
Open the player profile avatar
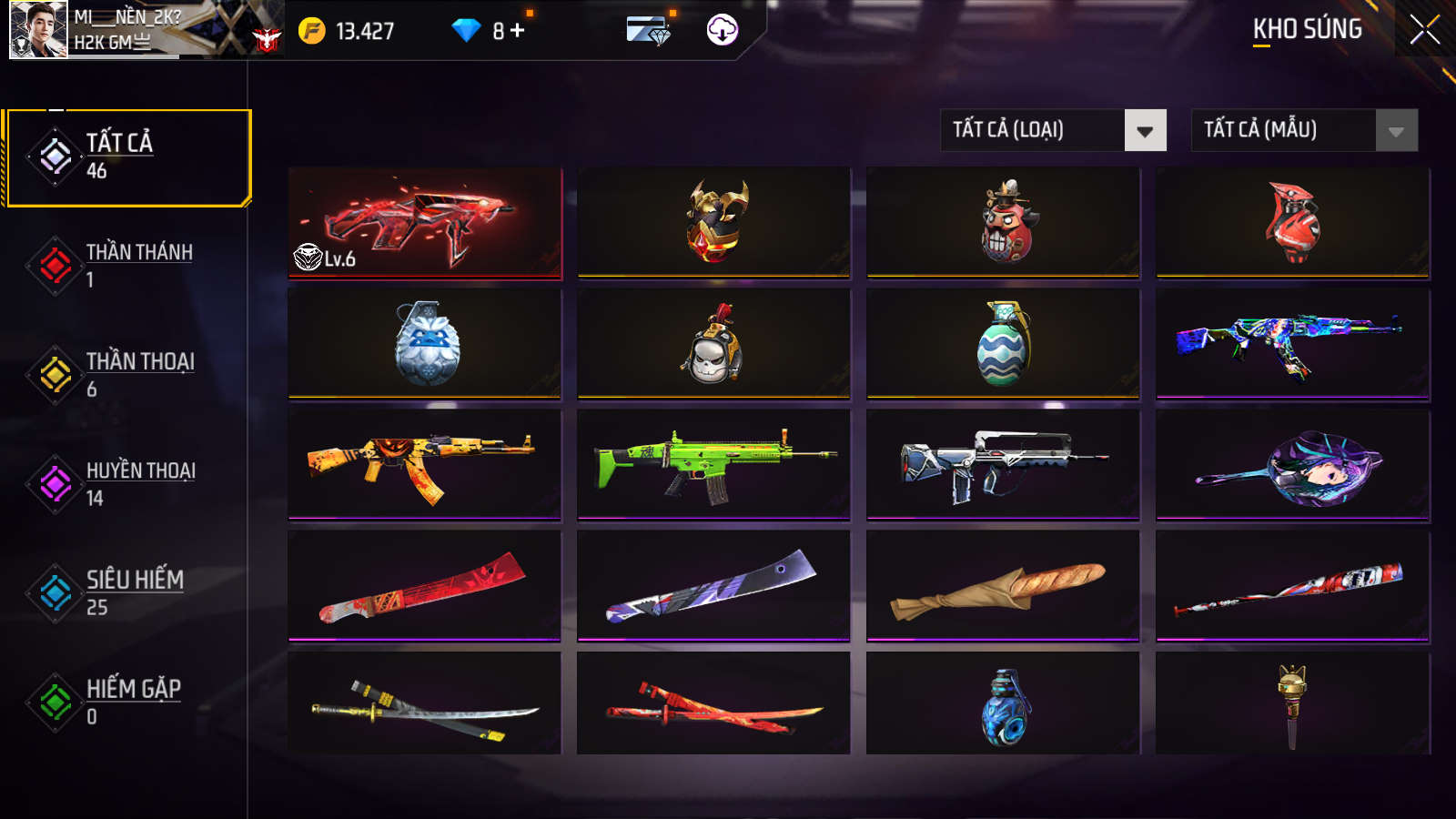point(38,29)
